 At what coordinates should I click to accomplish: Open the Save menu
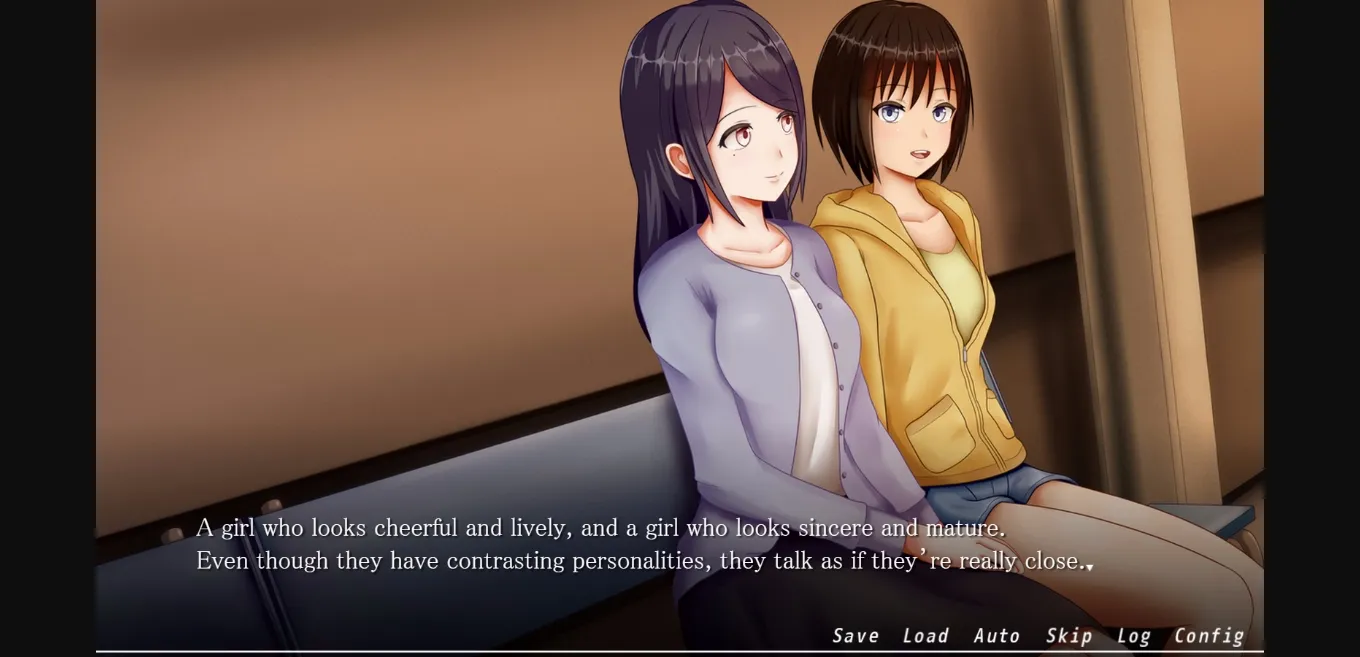click(855, 636)
